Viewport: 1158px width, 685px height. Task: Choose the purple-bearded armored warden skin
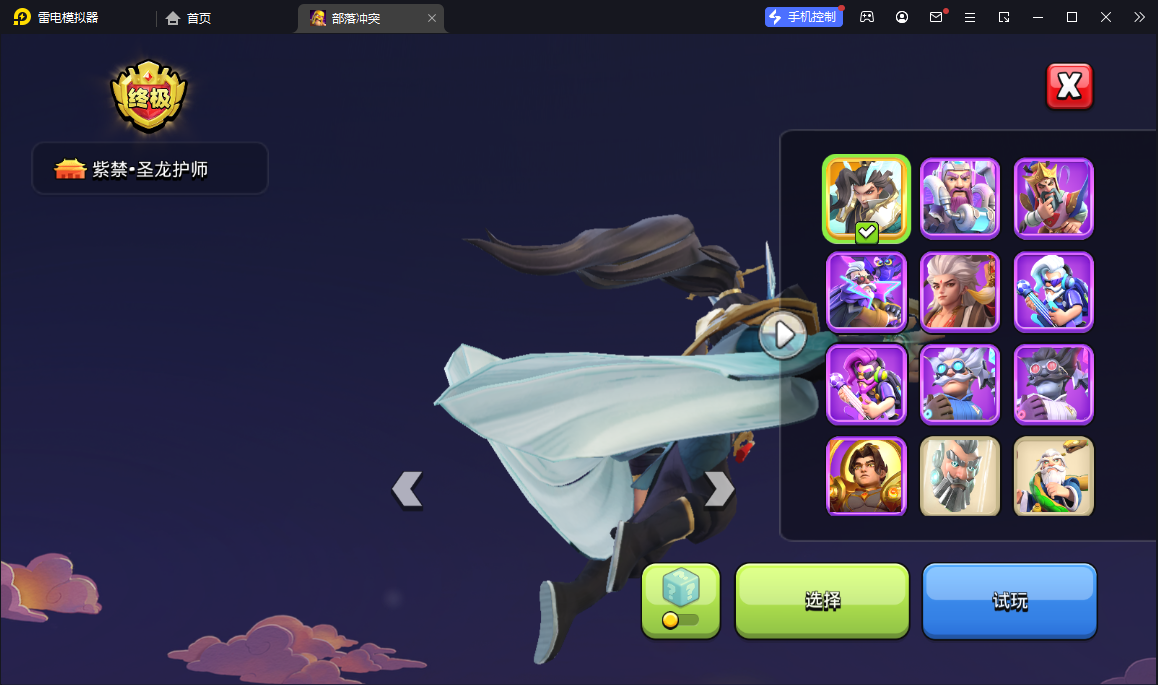(959, 198)
